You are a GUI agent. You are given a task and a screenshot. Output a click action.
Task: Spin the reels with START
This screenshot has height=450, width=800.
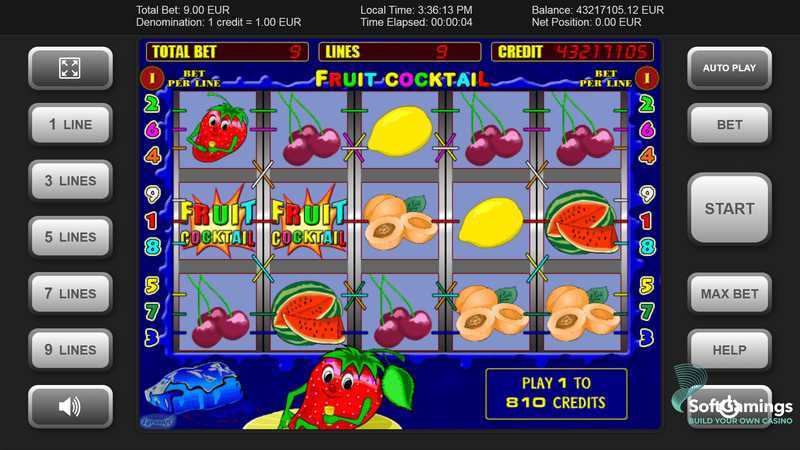(729, 209)
